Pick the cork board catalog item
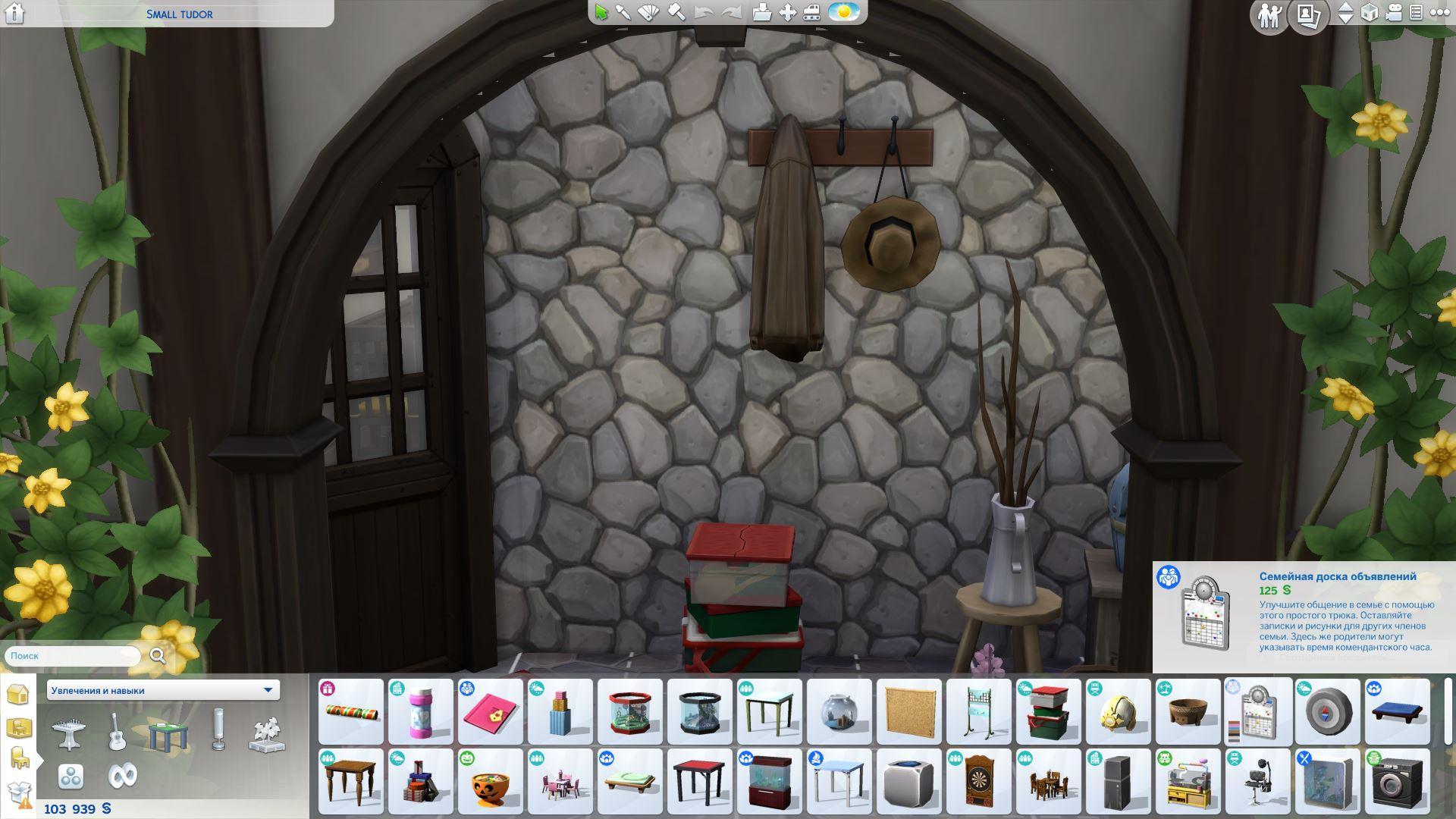1456x819 pixels. [908, 711]
